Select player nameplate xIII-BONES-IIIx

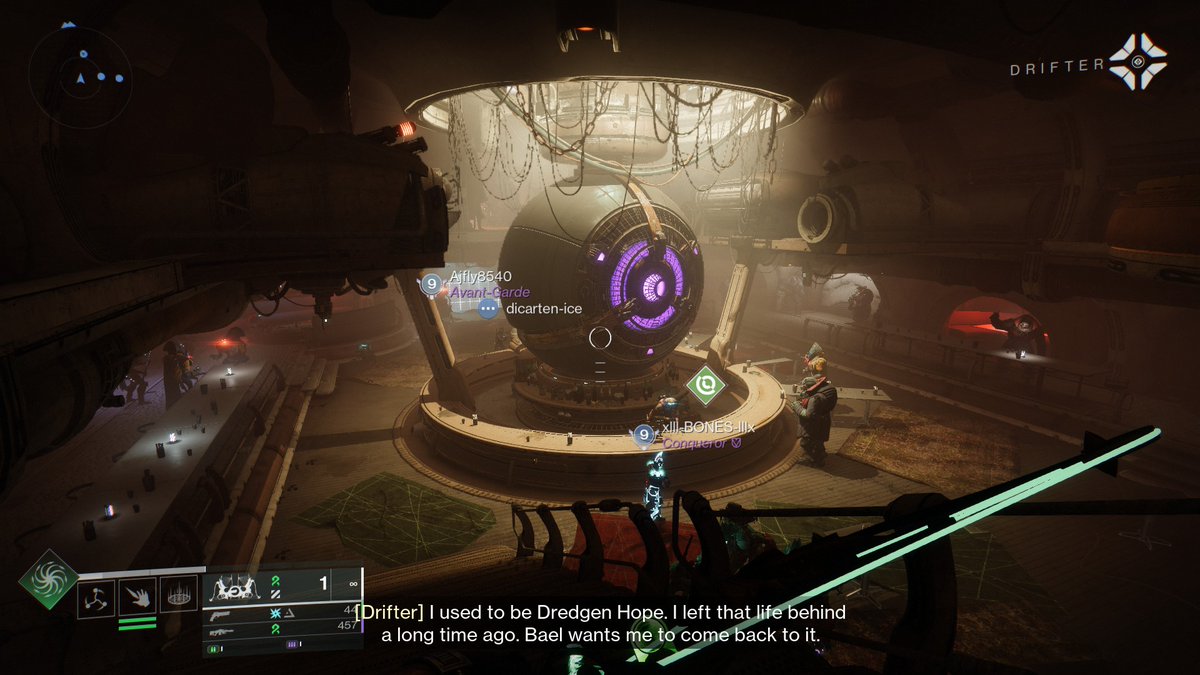(x=707, y=428)
